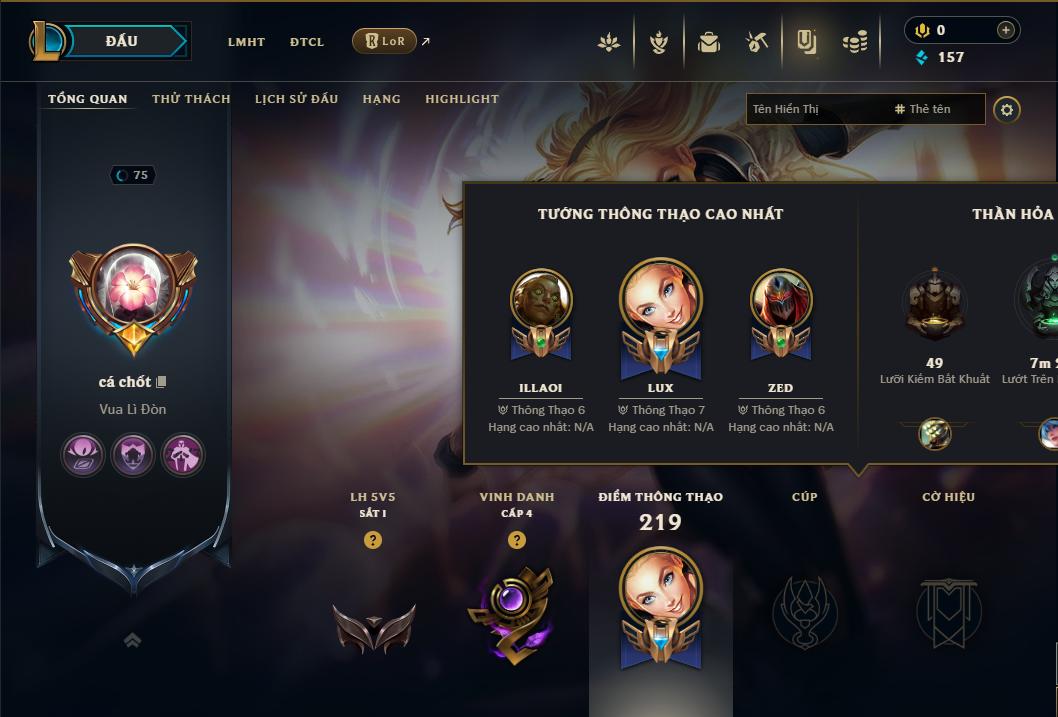Open the backpack collection icon
This screenshot has height=717, width=1058.
tap(709, 42)
